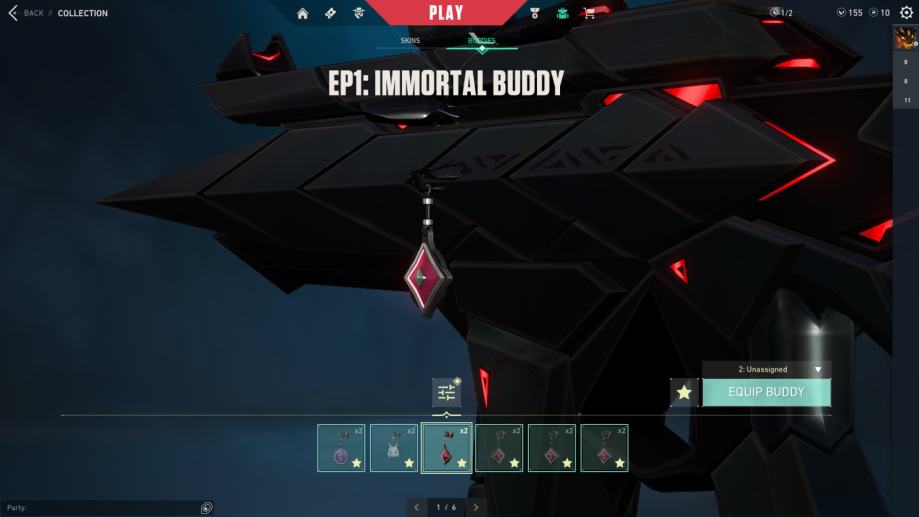Image resolution: width=919 pixels, height=517 pixels.
Task: Open settings with the gear icon
Action: click(x=906, y=13)
